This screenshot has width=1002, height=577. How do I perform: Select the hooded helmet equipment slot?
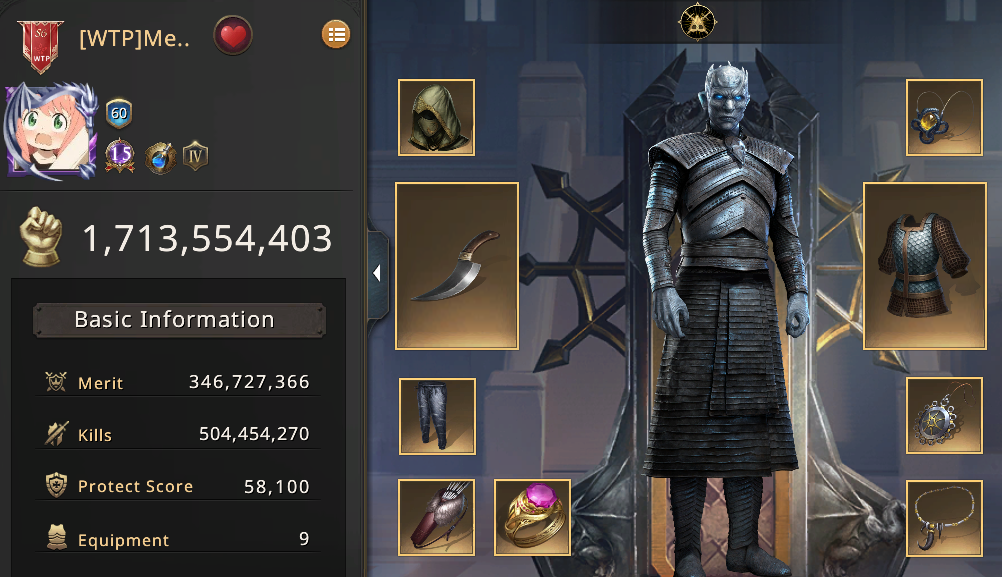tap(436, 118)
